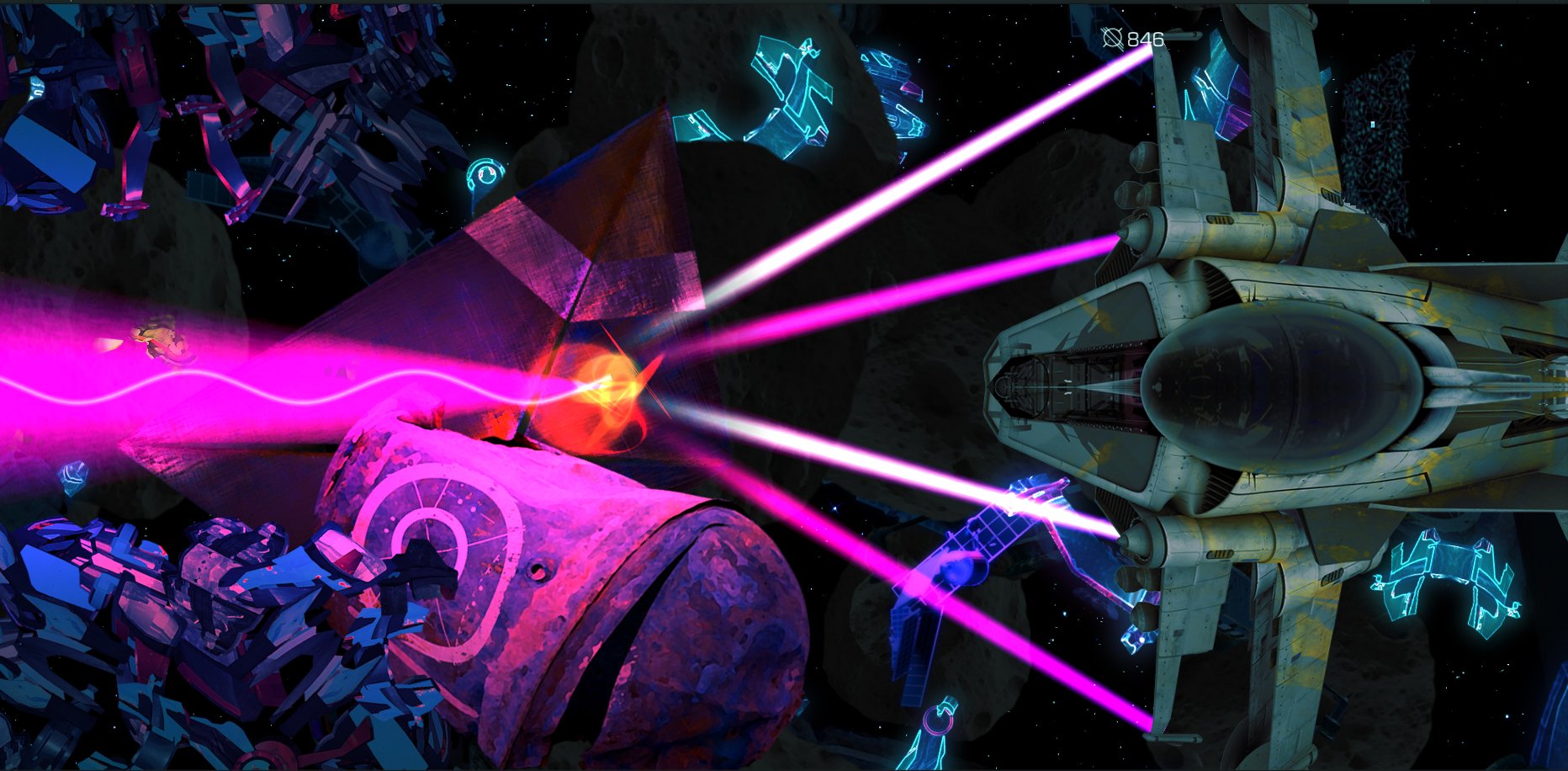The image size is (1568, 771).
Task: Click the circled resource icon in the HUD
Action: pyautogui.click(x=1112, y=37)
